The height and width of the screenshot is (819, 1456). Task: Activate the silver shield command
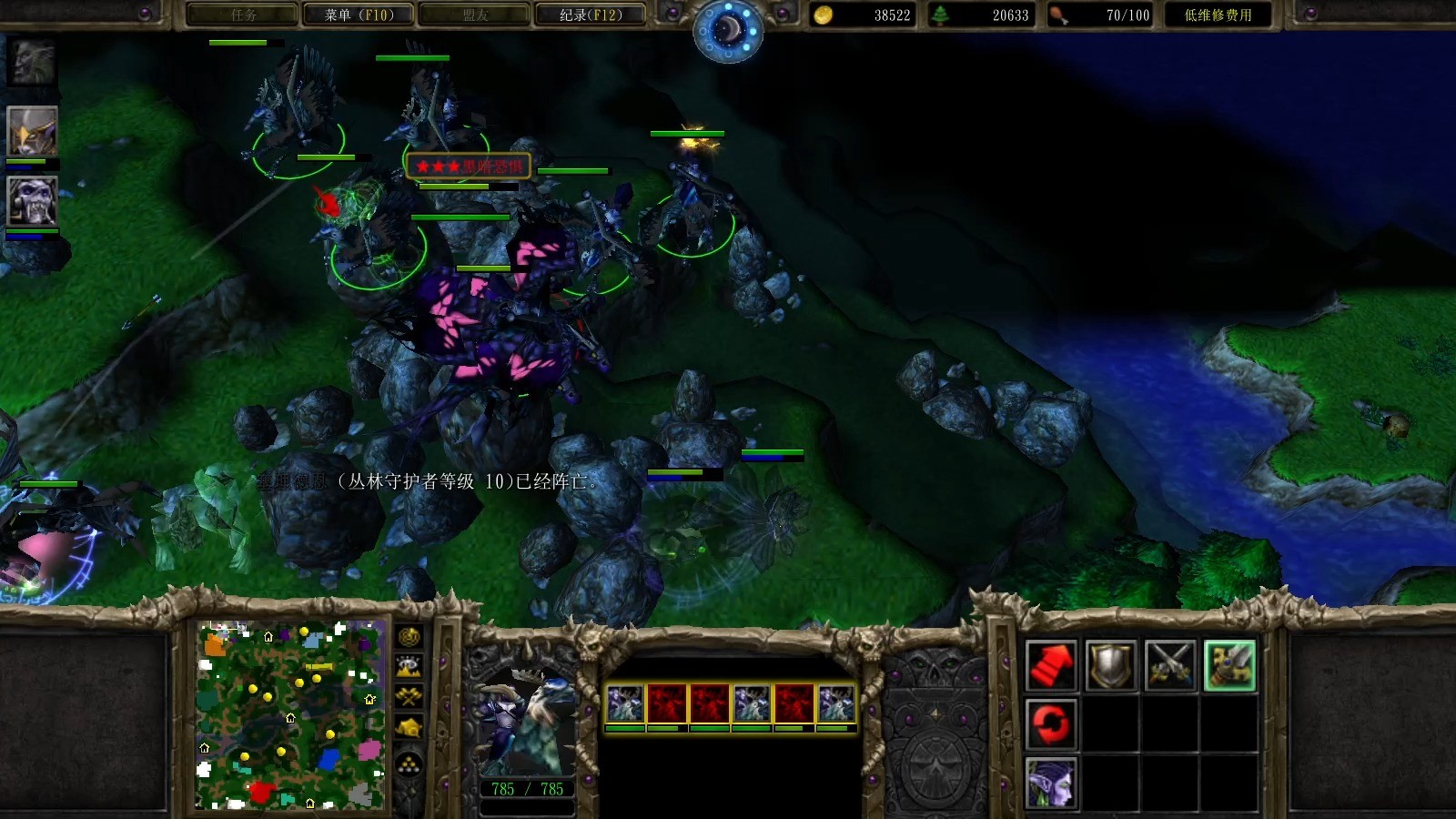coord(1111,665)
